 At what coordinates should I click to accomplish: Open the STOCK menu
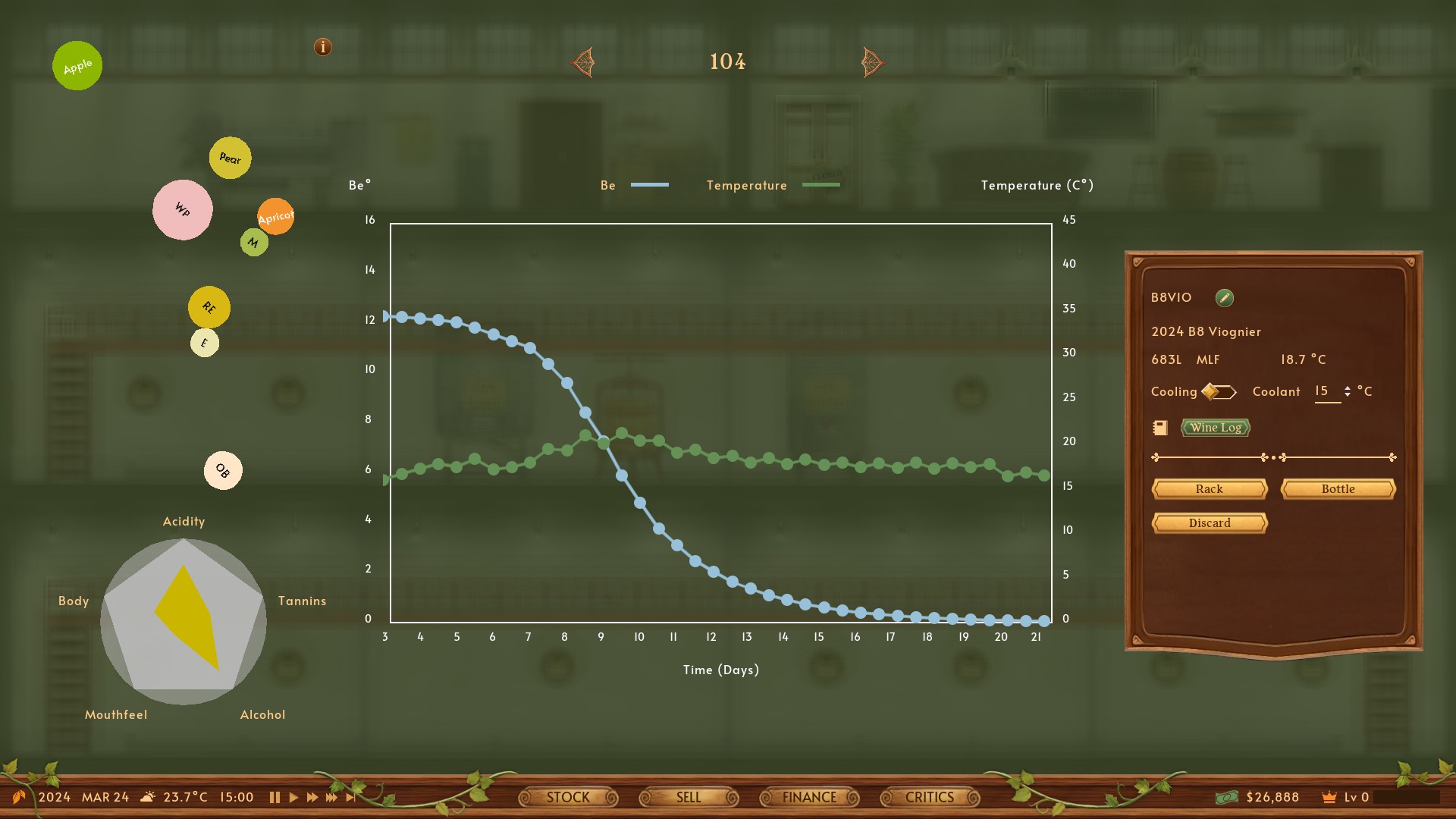568,797
